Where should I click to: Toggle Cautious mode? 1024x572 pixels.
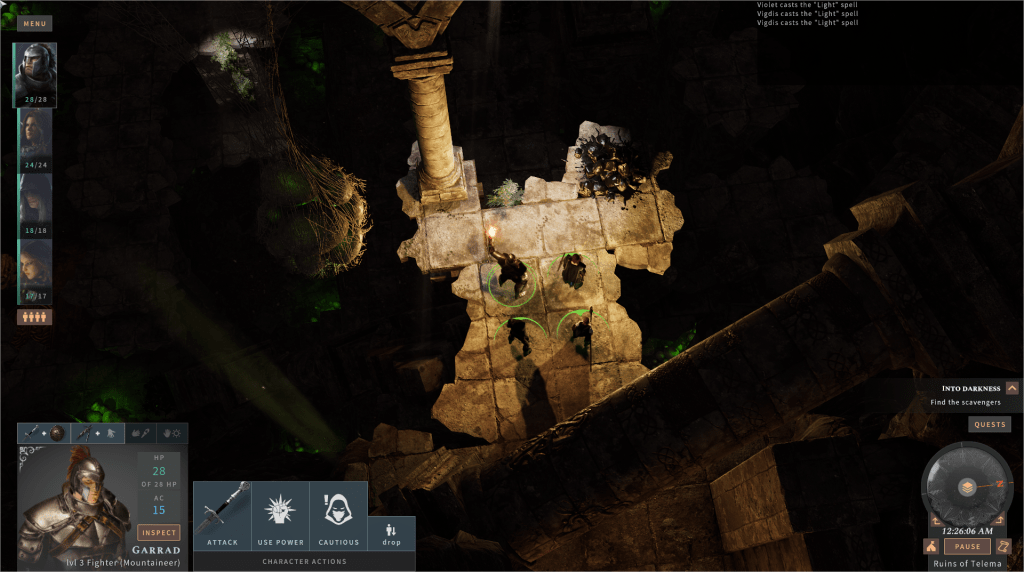(x=338, y=516)
